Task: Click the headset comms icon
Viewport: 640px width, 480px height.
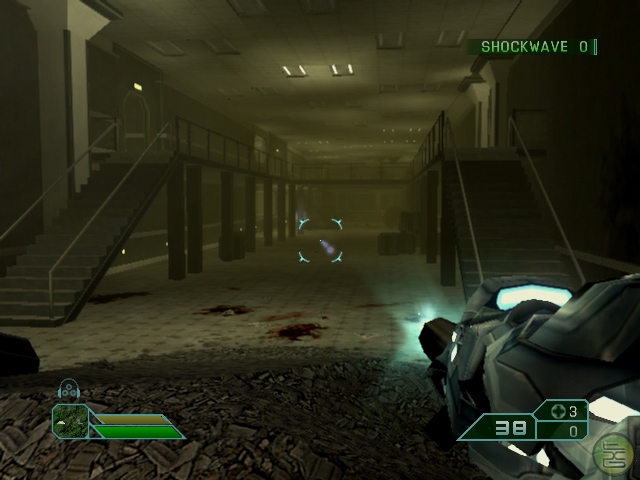Action: [x=69, y=391]
